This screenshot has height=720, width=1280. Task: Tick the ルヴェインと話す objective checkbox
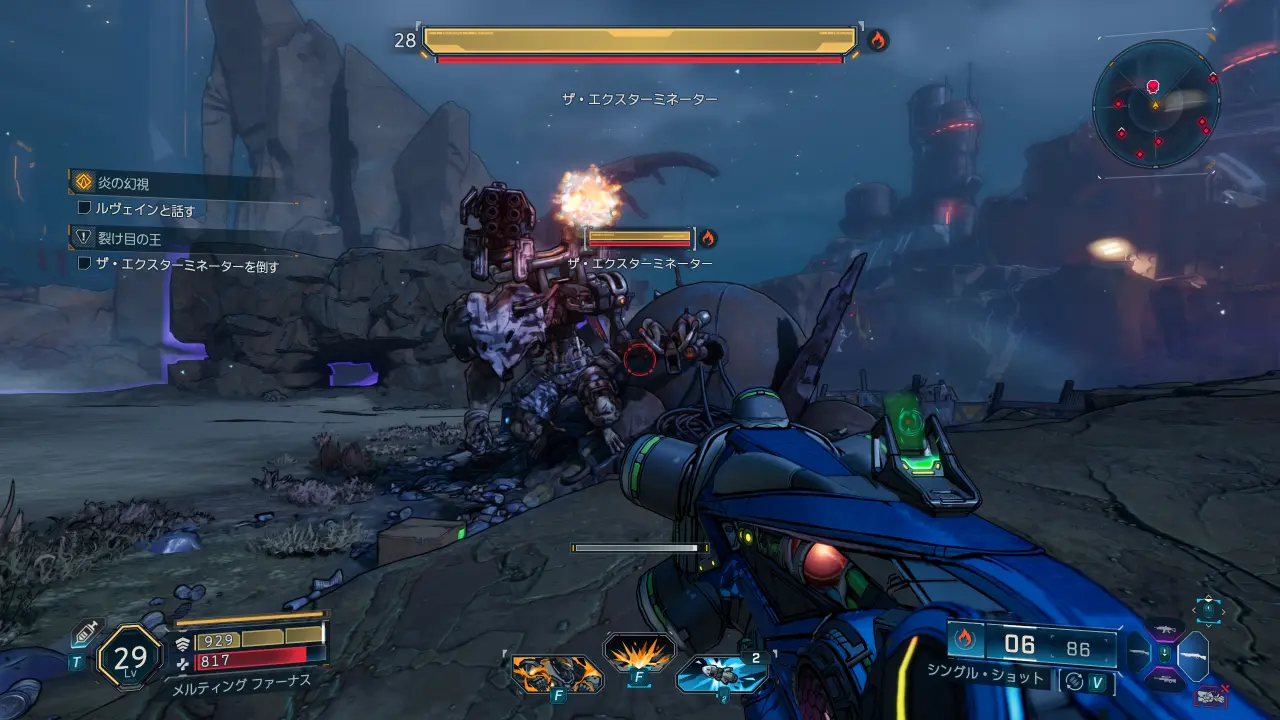pos(85,210)
